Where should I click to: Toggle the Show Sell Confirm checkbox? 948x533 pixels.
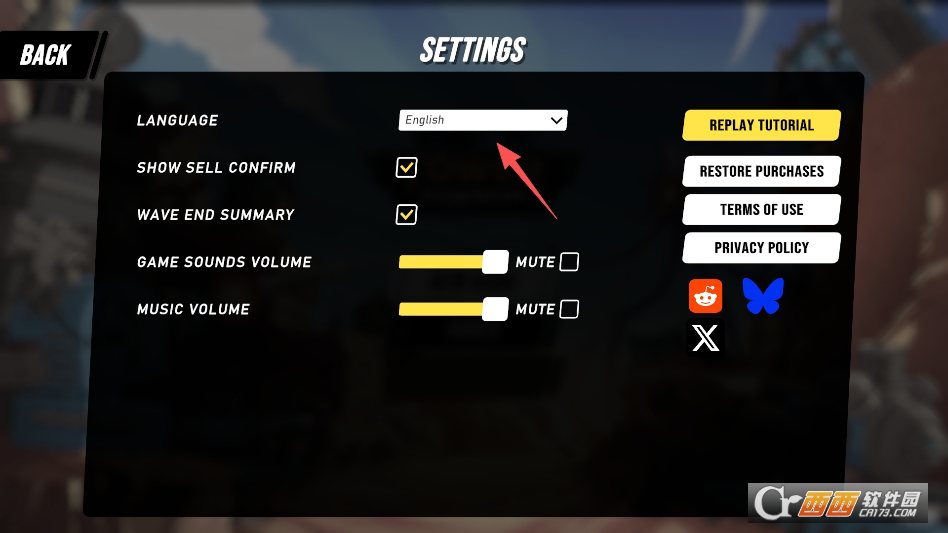pyautogui.click(x=406, y=167)
